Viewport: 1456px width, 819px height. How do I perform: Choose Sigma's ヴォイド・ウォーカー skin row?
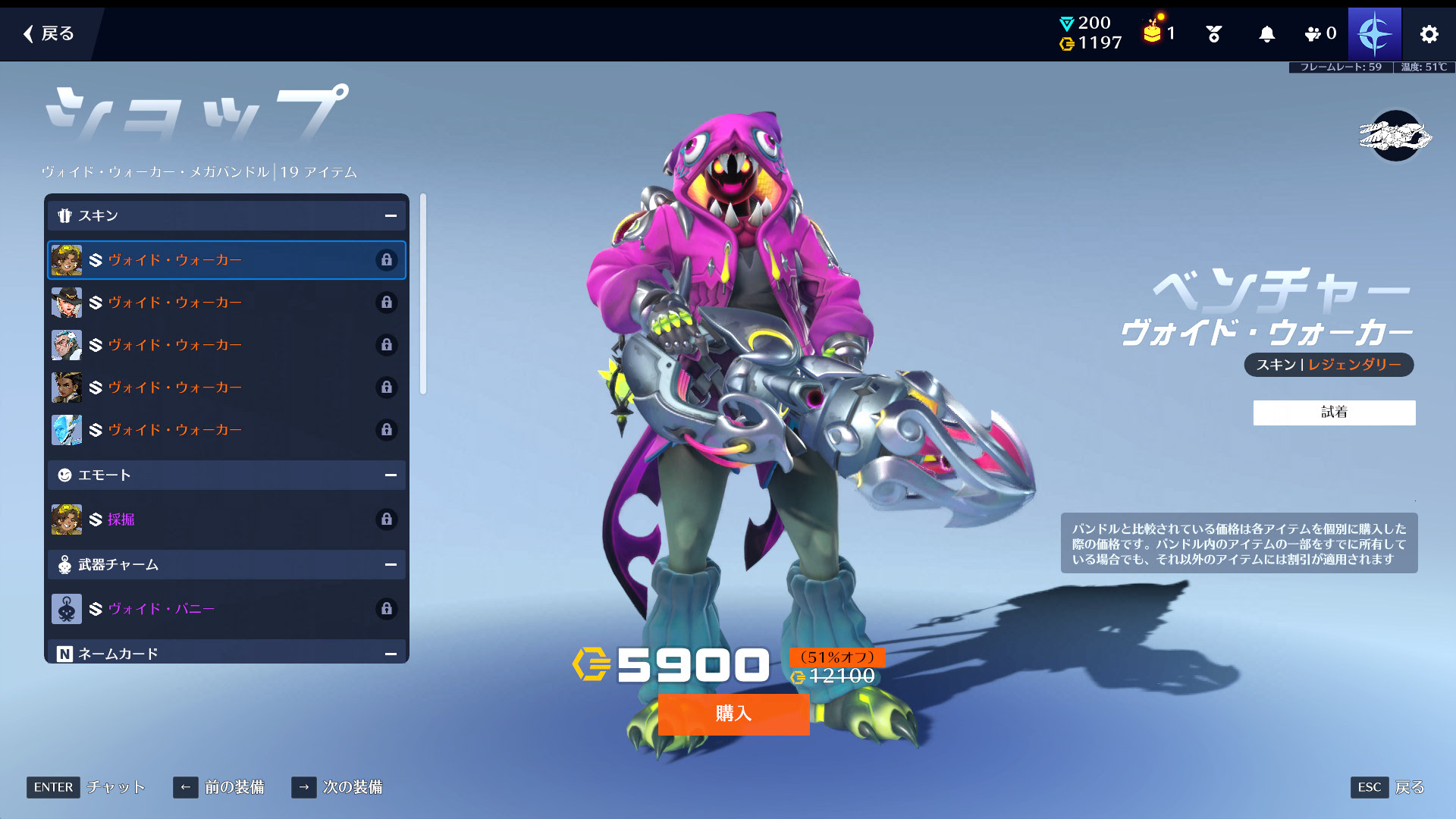226,345
